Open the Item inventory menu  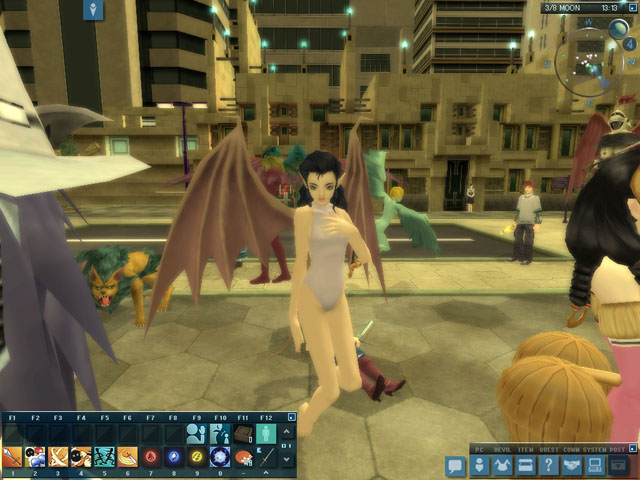click(x=523, y=466)
